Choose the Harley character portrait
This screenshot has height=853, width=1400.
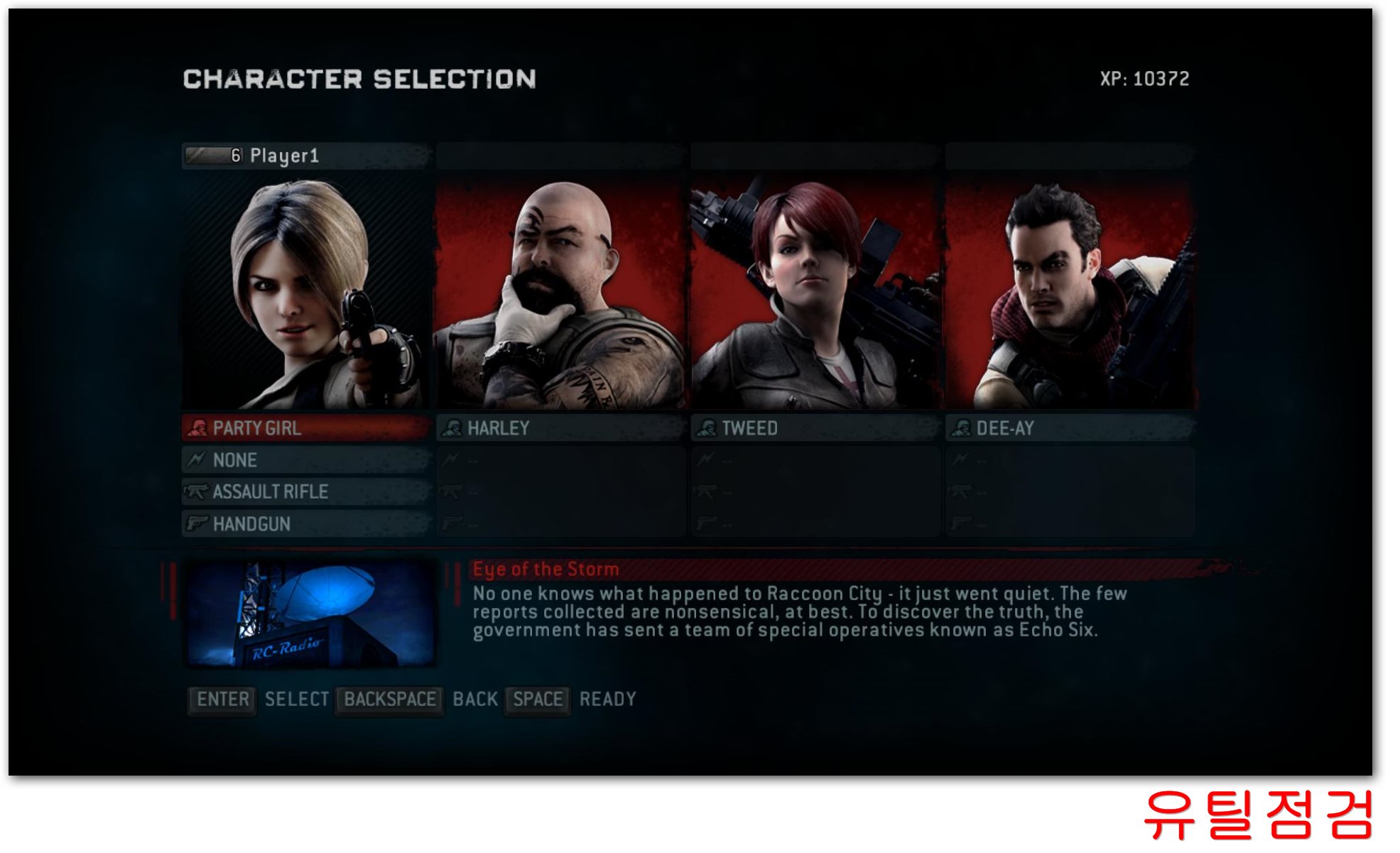tap(560, 293)
